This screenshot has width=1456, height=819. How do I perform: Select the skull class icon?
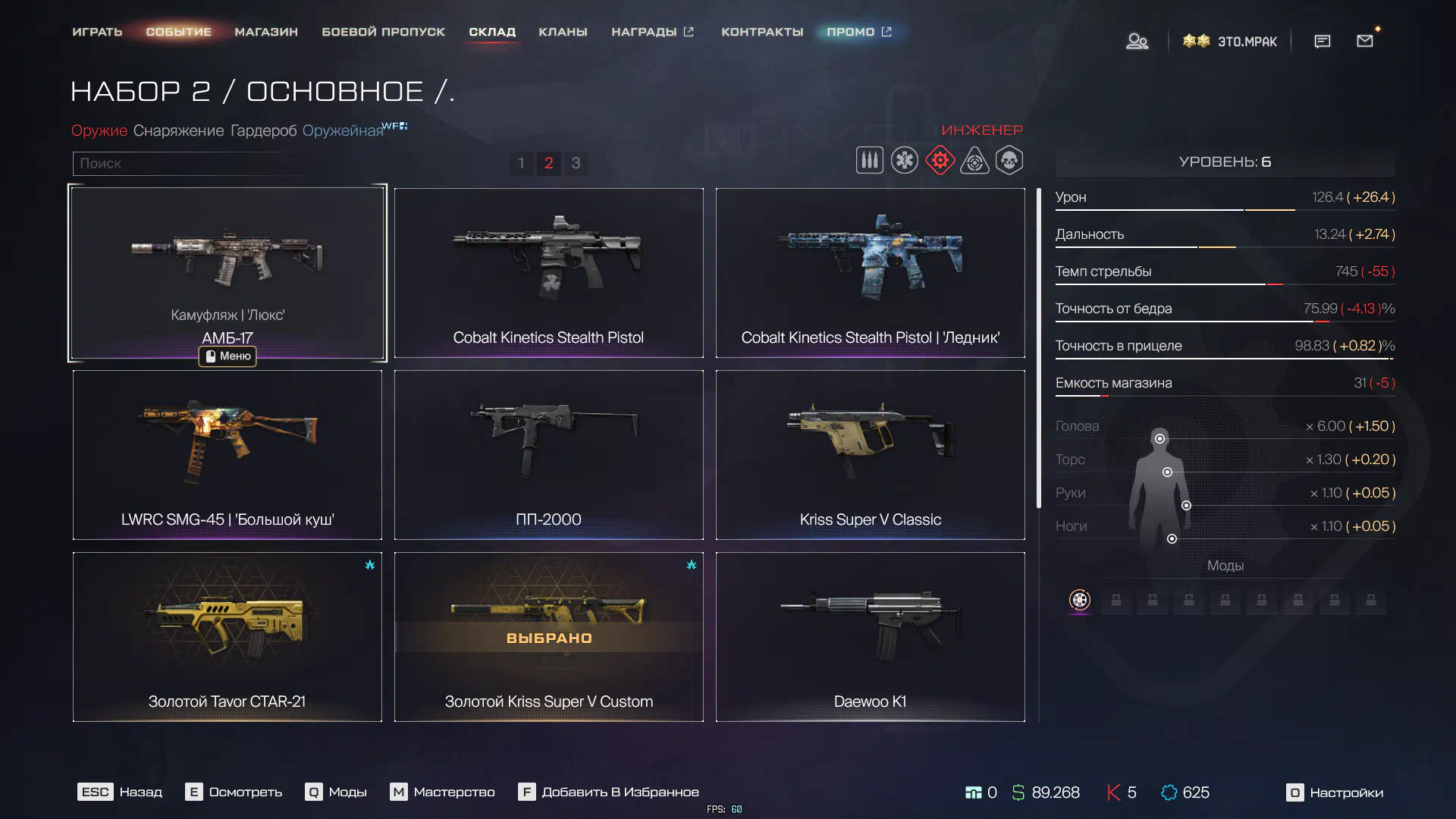pos(1009,161)
